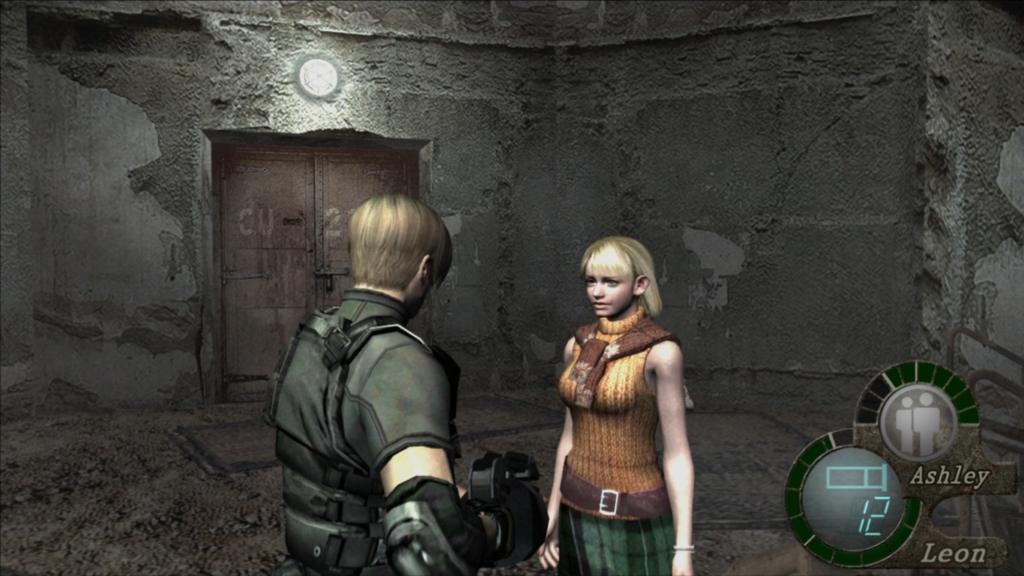Click Ashley's companion status icon

point(917,422)
